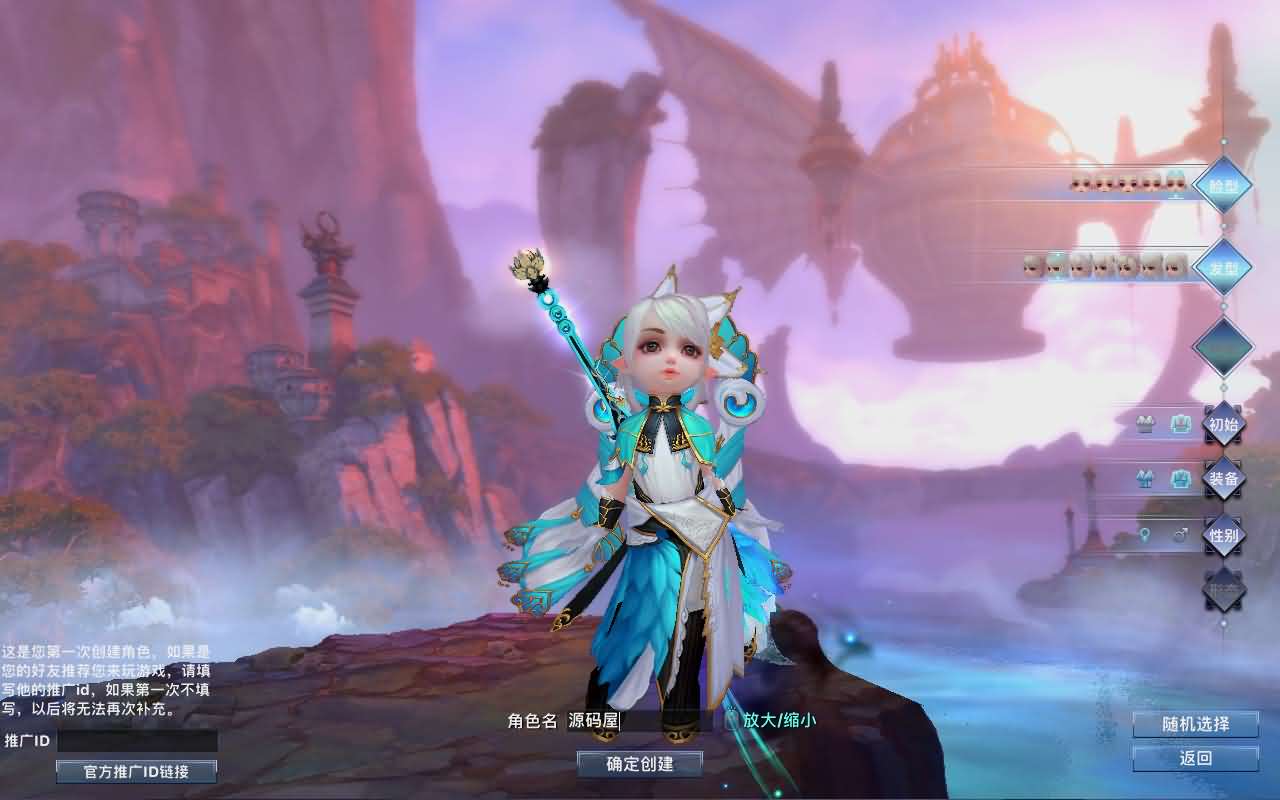Expand the 初始 starter options section

(1224, 424)
